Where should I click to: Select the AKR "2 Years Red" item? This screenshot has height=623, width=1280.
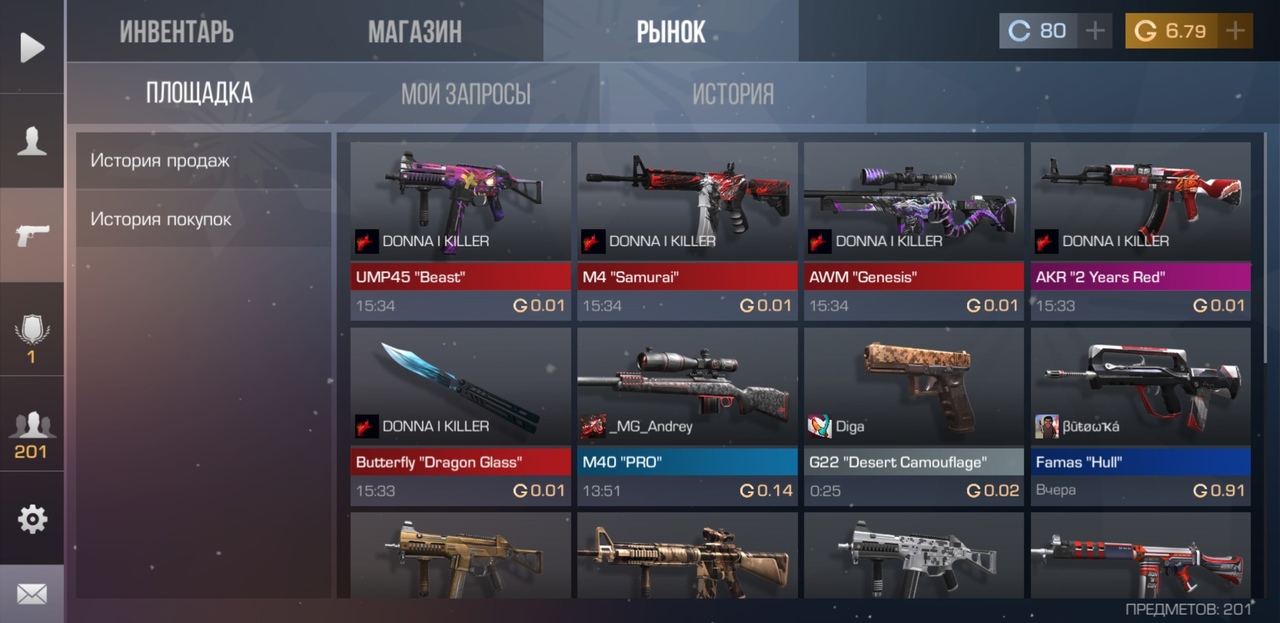pos(1141,230)
